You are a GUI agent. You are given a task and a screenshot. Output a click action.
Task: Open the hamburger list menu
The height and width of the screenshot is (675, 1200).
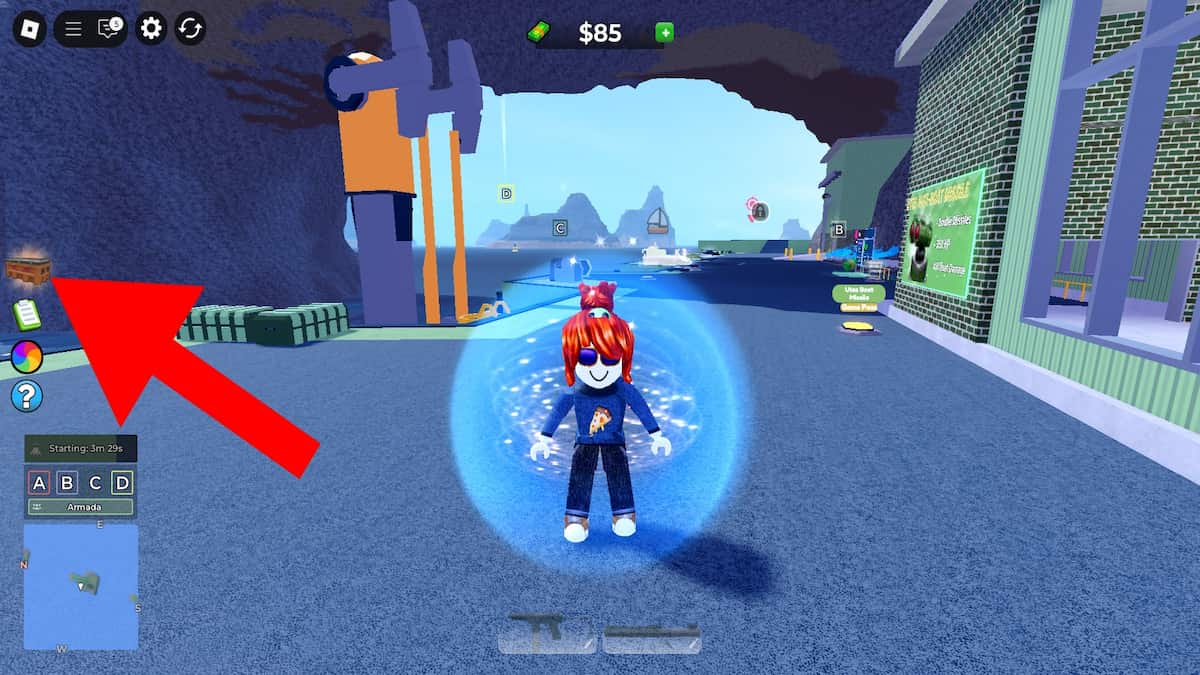coord(73,28)
